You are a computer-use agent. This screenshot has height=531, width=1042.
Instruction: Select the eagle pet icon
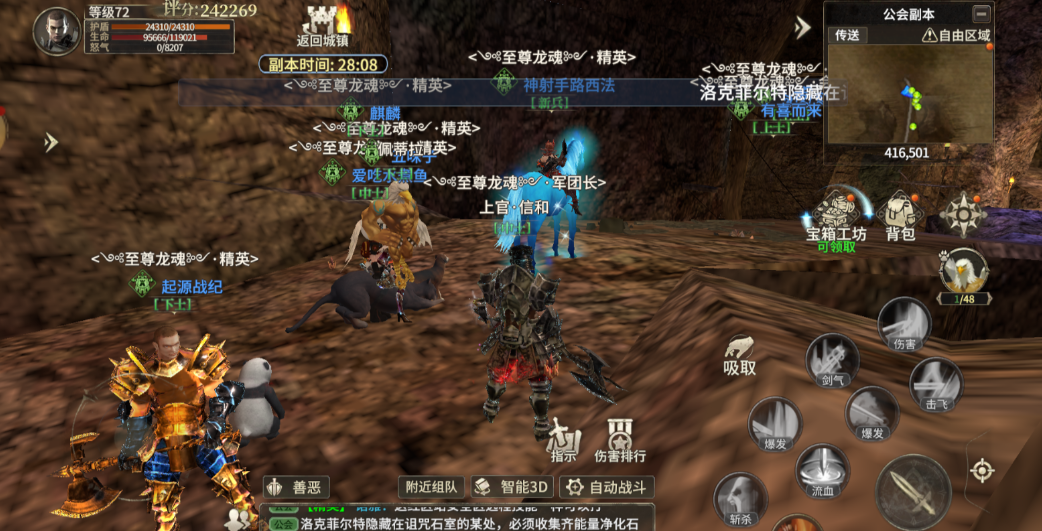[962, 270]
